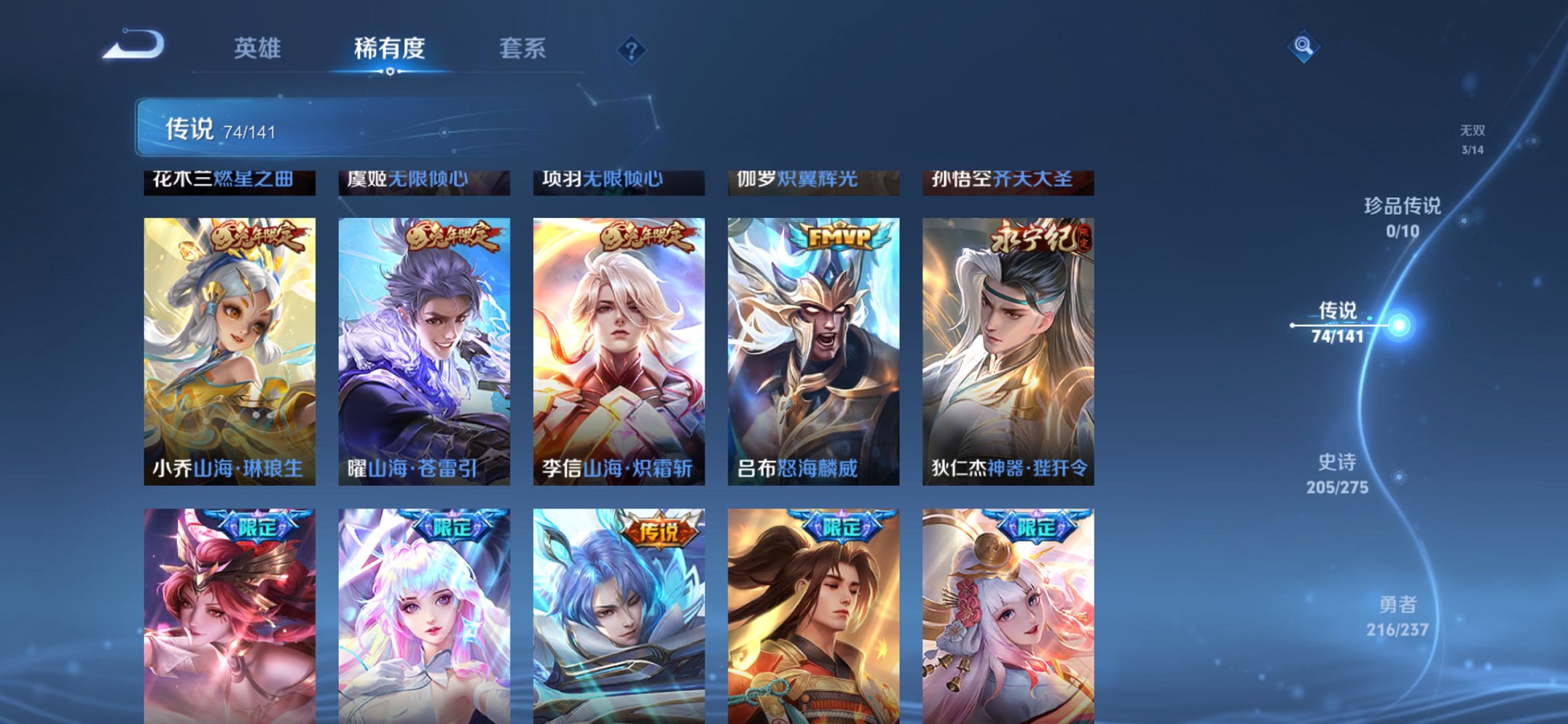Click the 虞姬无限倾心 entry
This screenshot has width=1568, height=724.
[x=423, y=182]
